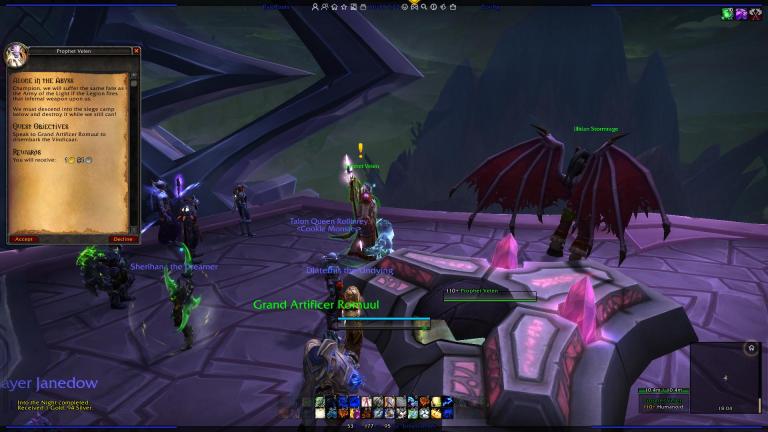Close the Prophet Velen quest window
Screen dimensions: 768x432
[x=137, y=51]
